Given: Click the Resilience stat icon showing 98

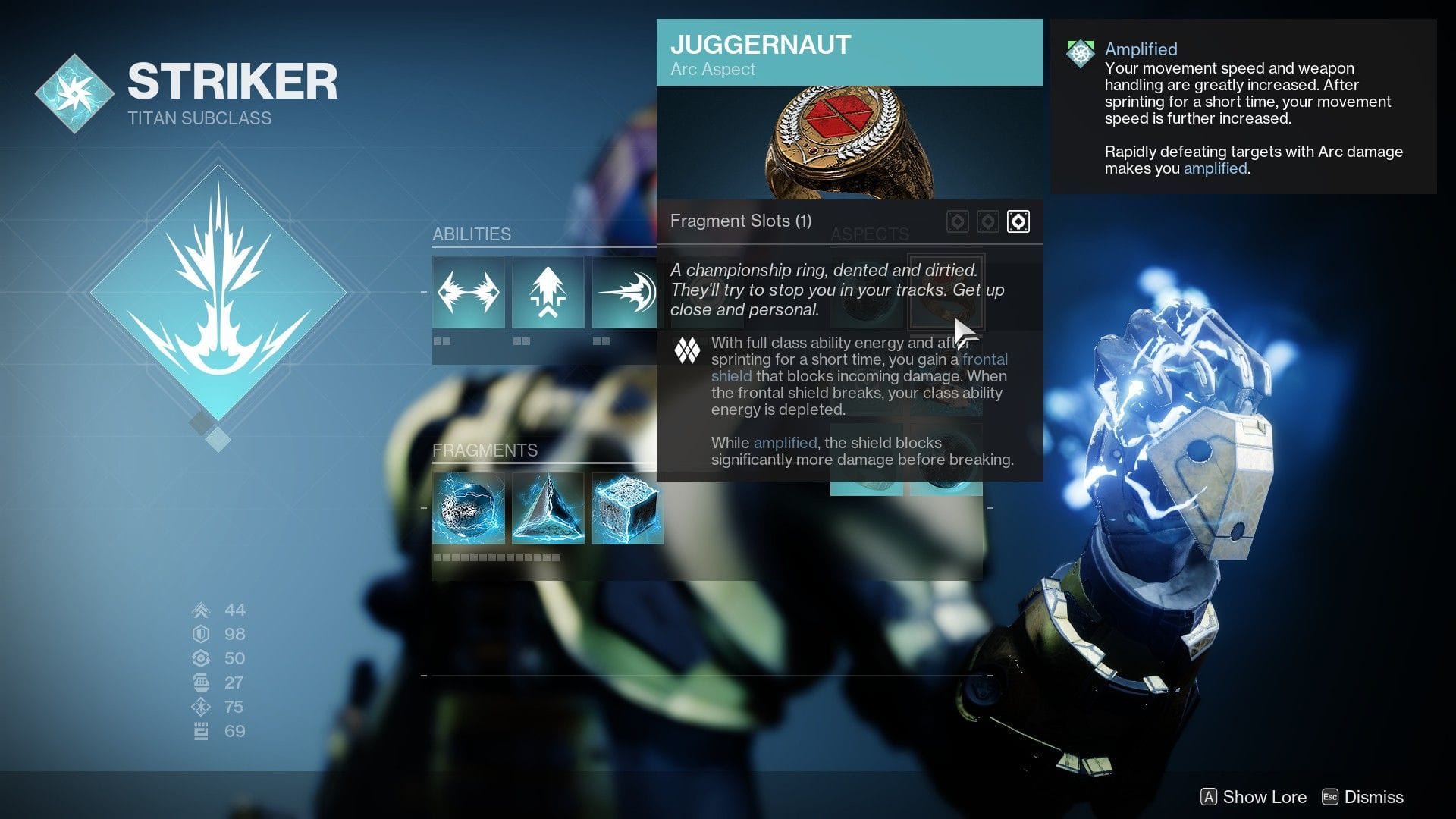Looking at the screenshot, I should click(x=201, y=634).
